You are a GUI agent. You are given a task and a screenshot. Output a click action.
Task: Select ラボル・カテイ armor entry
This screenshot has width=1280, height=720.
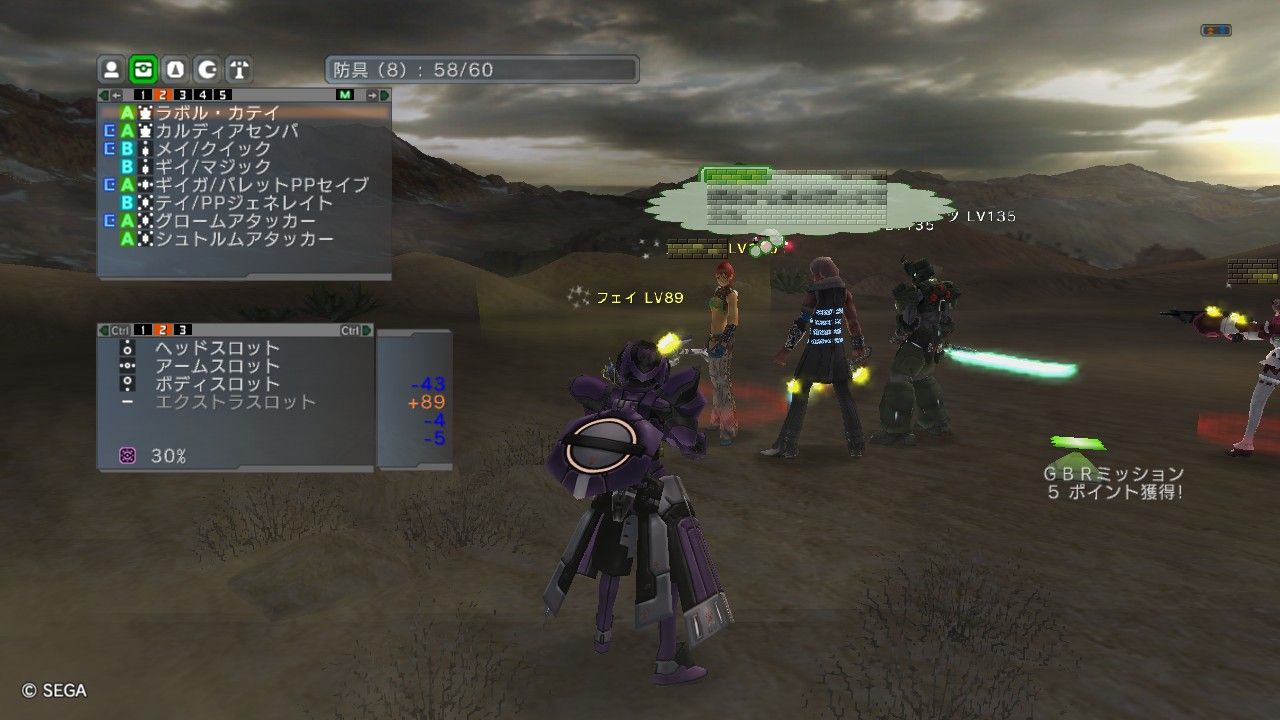tap(217, 113)
